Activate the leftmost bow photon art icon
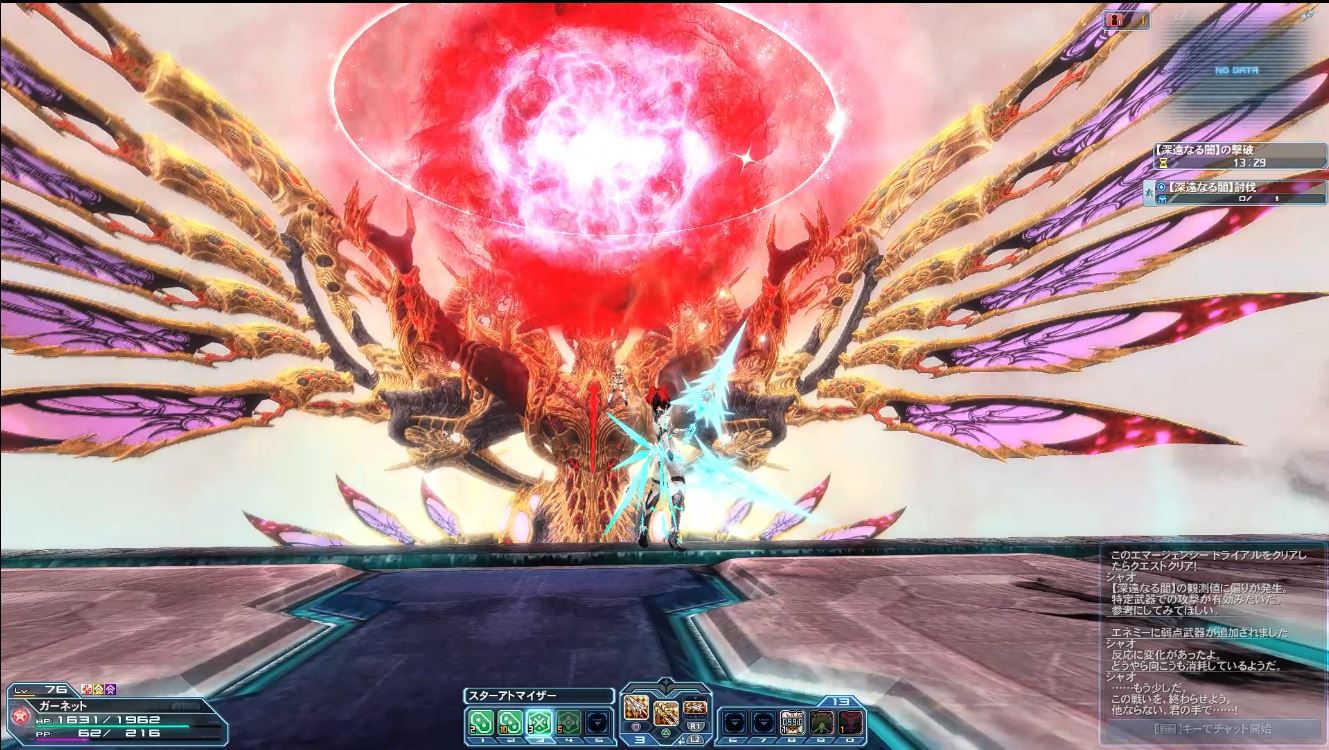 (638, 710)
